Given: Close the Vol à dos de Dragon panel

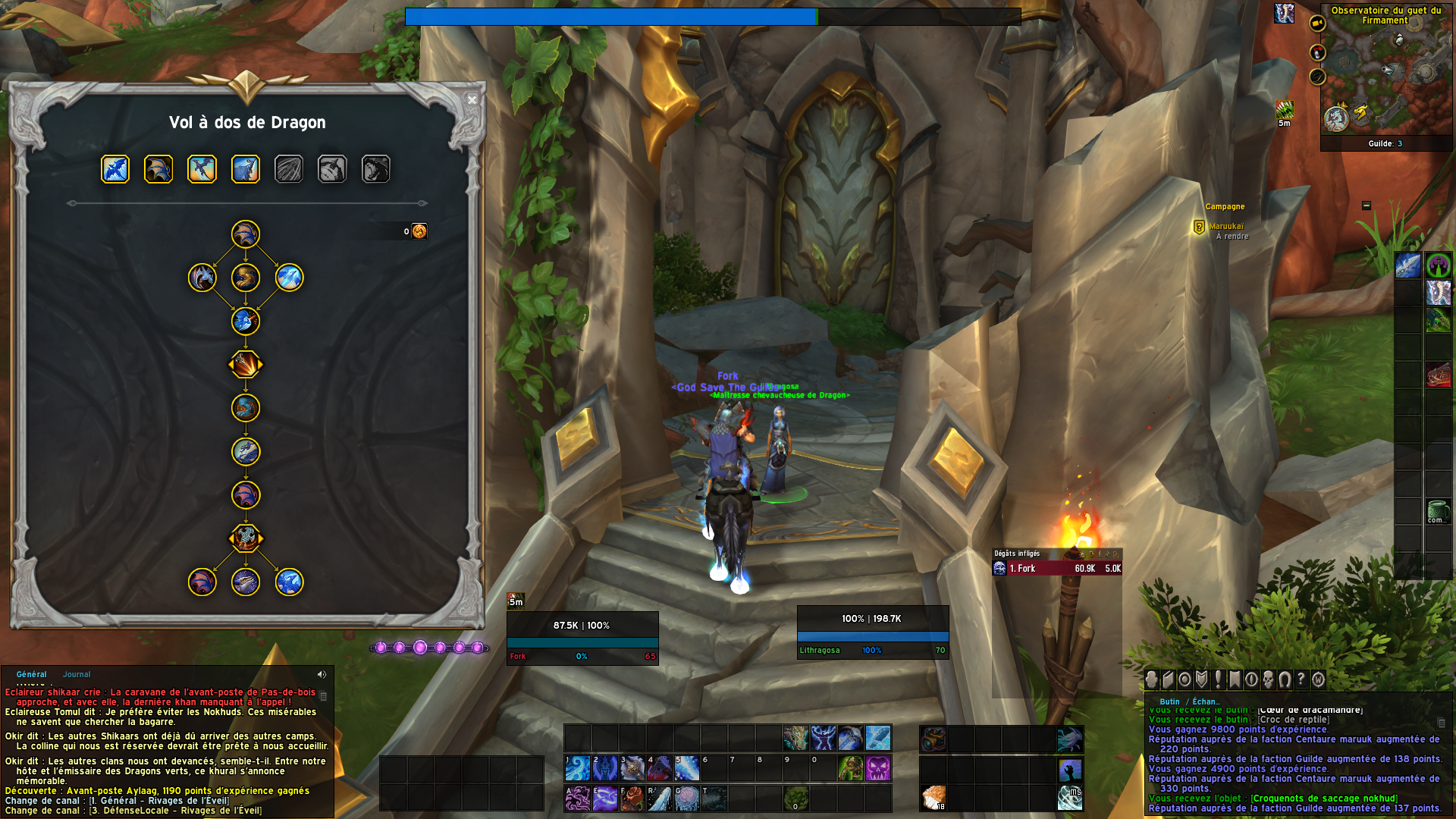Looking at the screenshot, I should [472, 100].
